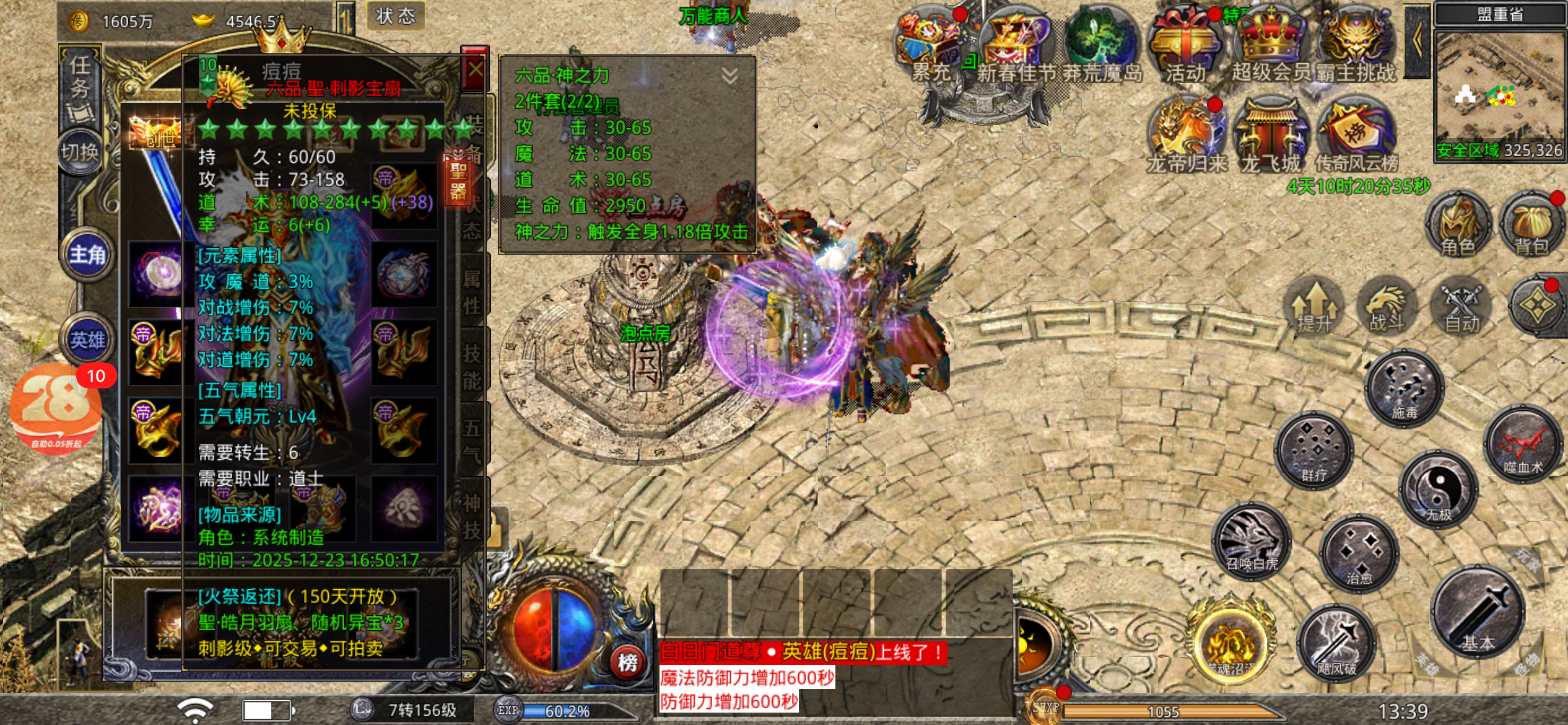Screen dimensions: 1568x725
Task: Cast the 施毒 poison skill
Action: point(1403,389)
